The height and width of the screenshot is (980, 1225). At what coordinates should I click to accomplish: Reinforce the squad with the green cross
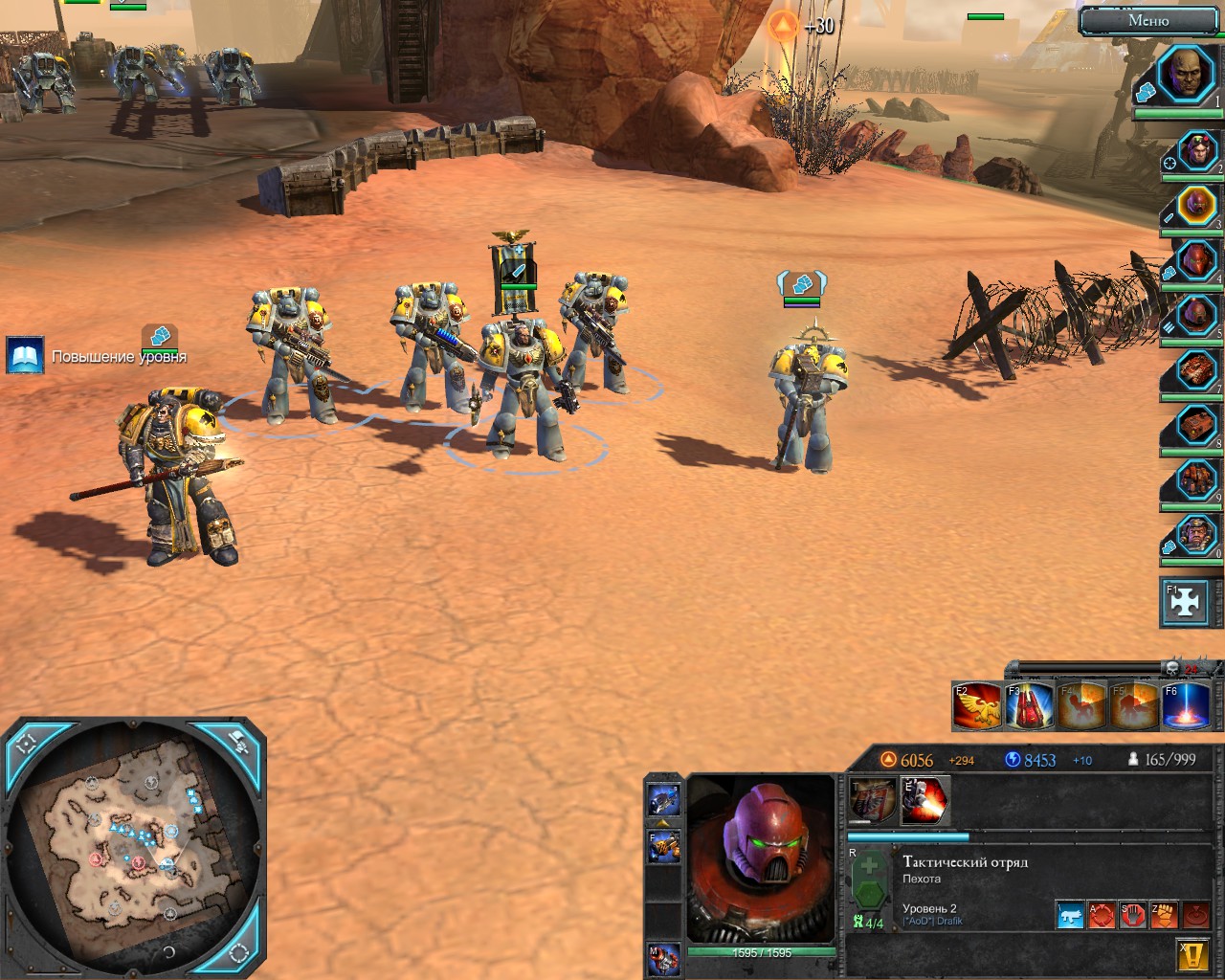coord(868,869)
